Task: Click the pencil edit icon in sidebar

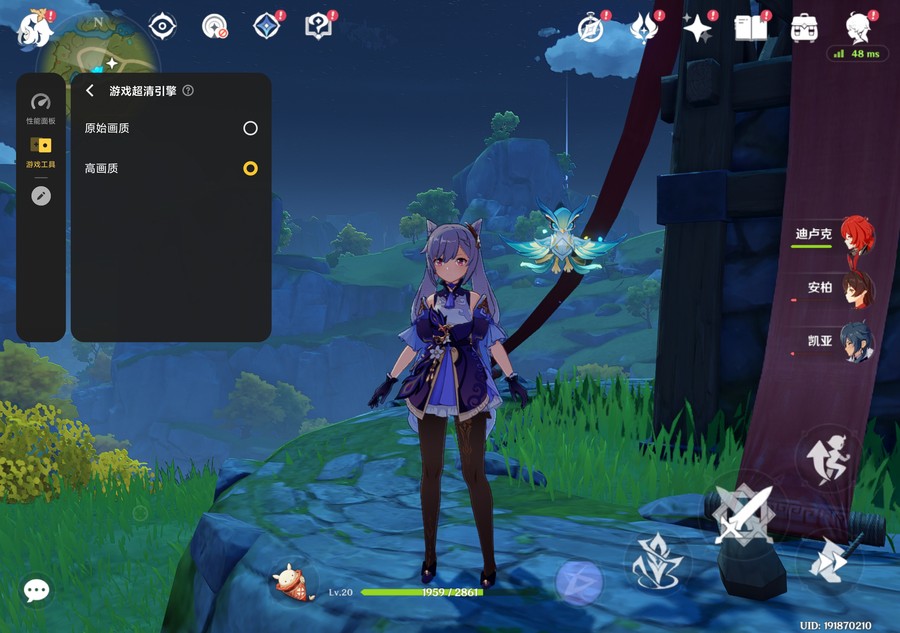Action: [x=41, y=196]
